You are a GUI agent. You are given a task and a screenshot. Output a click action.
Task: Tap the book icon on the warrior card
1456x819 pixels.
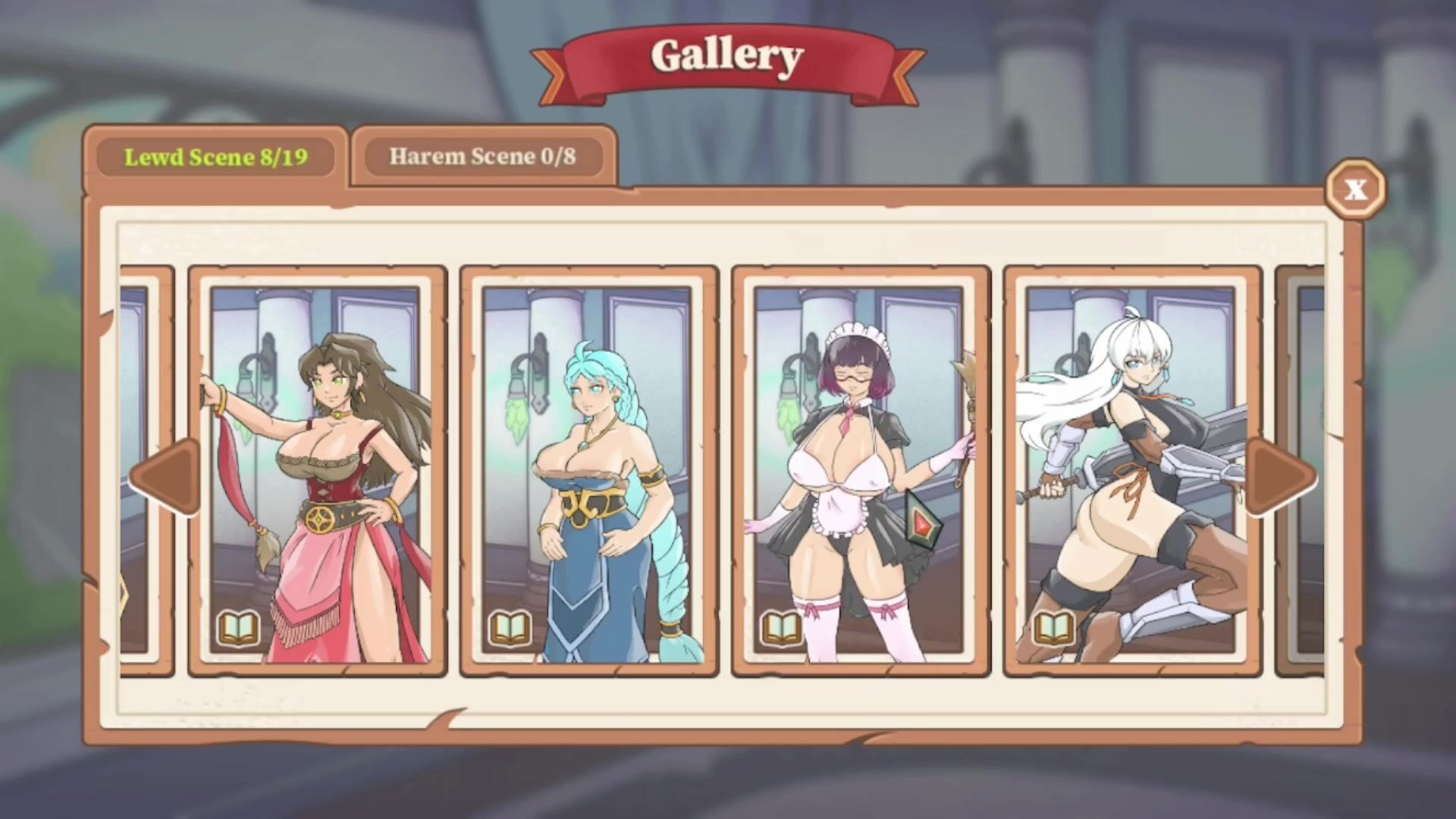(1054, 628)
